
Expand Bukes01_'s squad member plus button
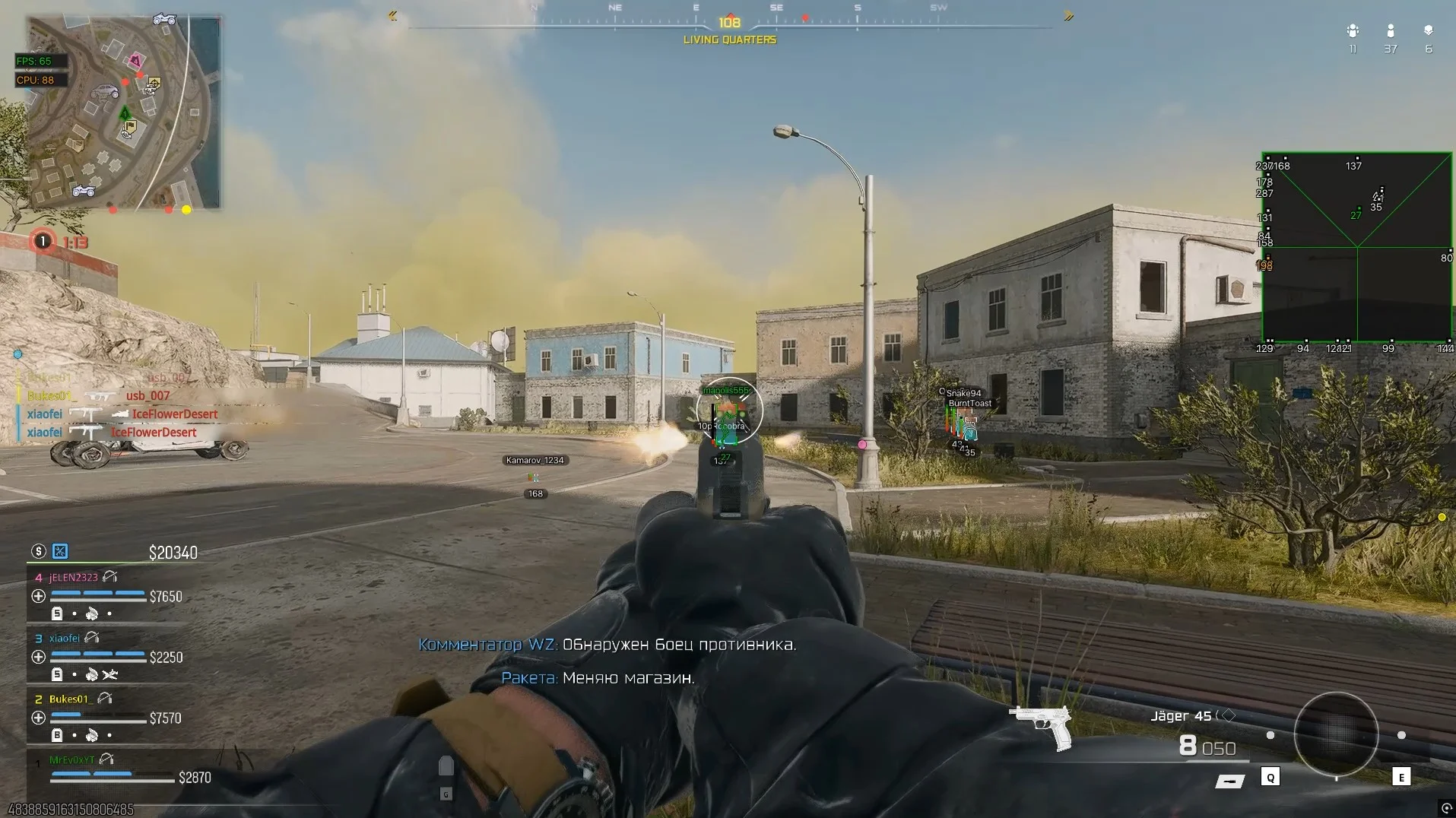click(x=38, y=717)
